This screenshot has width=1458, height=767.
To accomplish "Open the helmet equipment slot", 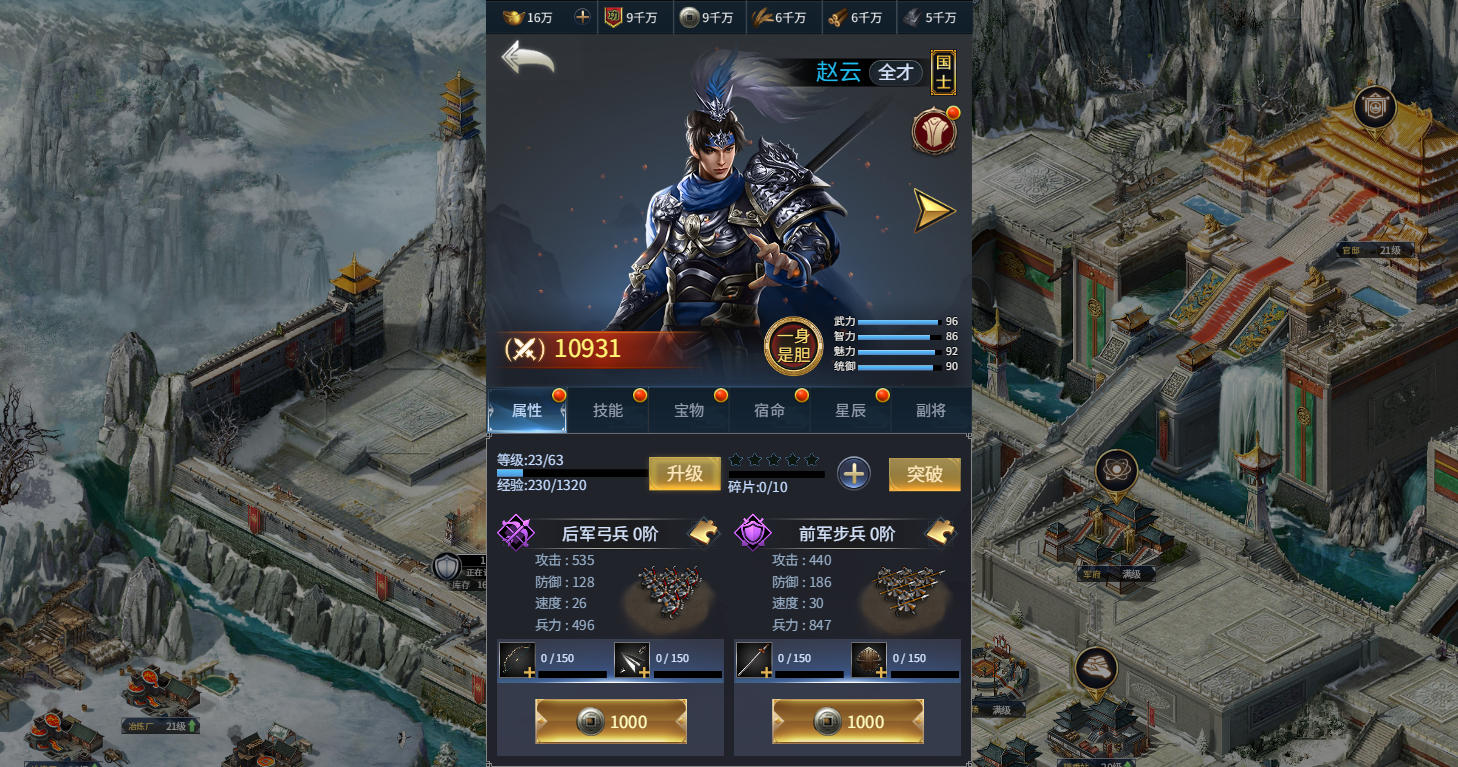I will tap(870, 660).
